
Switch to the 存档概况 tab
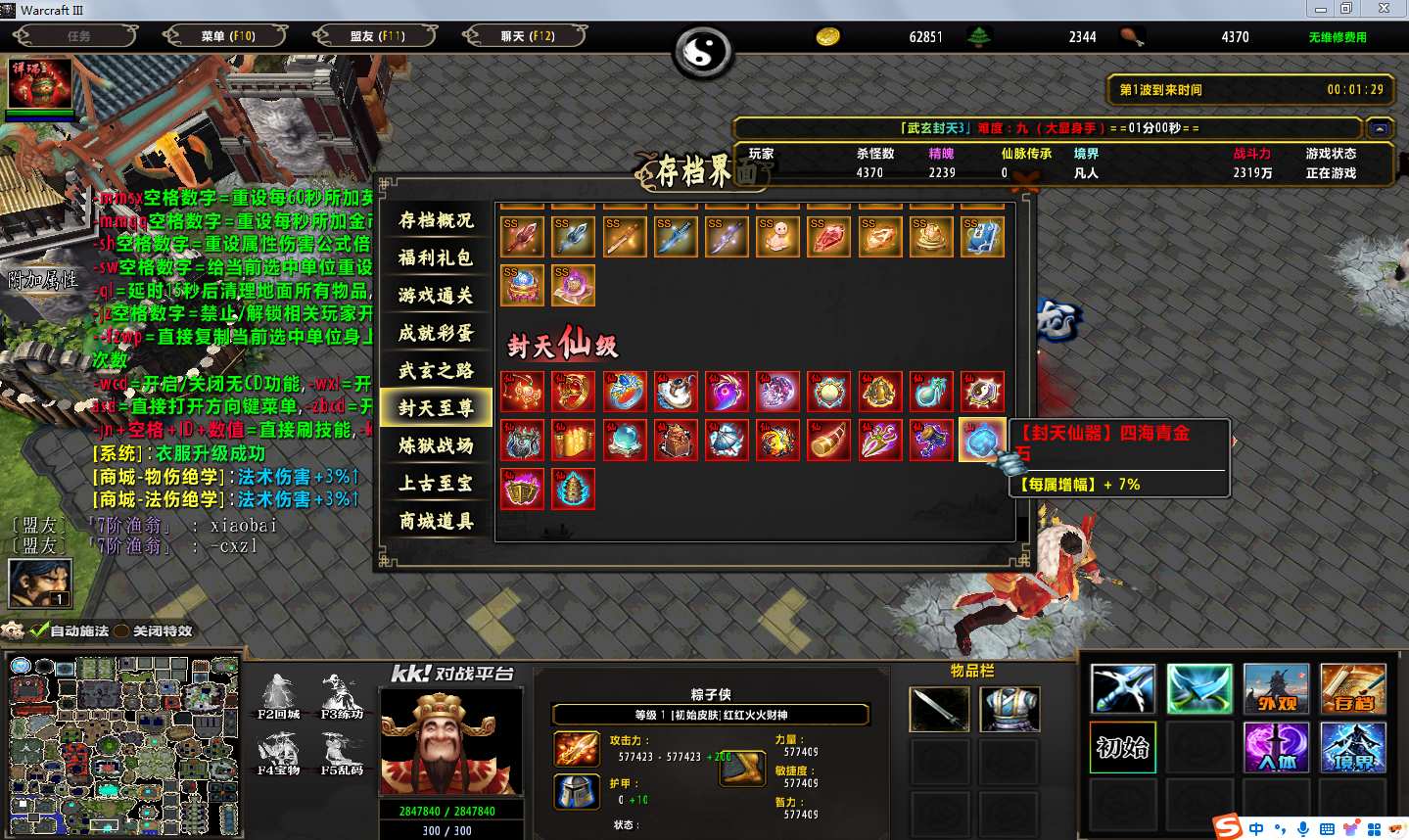pos(436,220)
